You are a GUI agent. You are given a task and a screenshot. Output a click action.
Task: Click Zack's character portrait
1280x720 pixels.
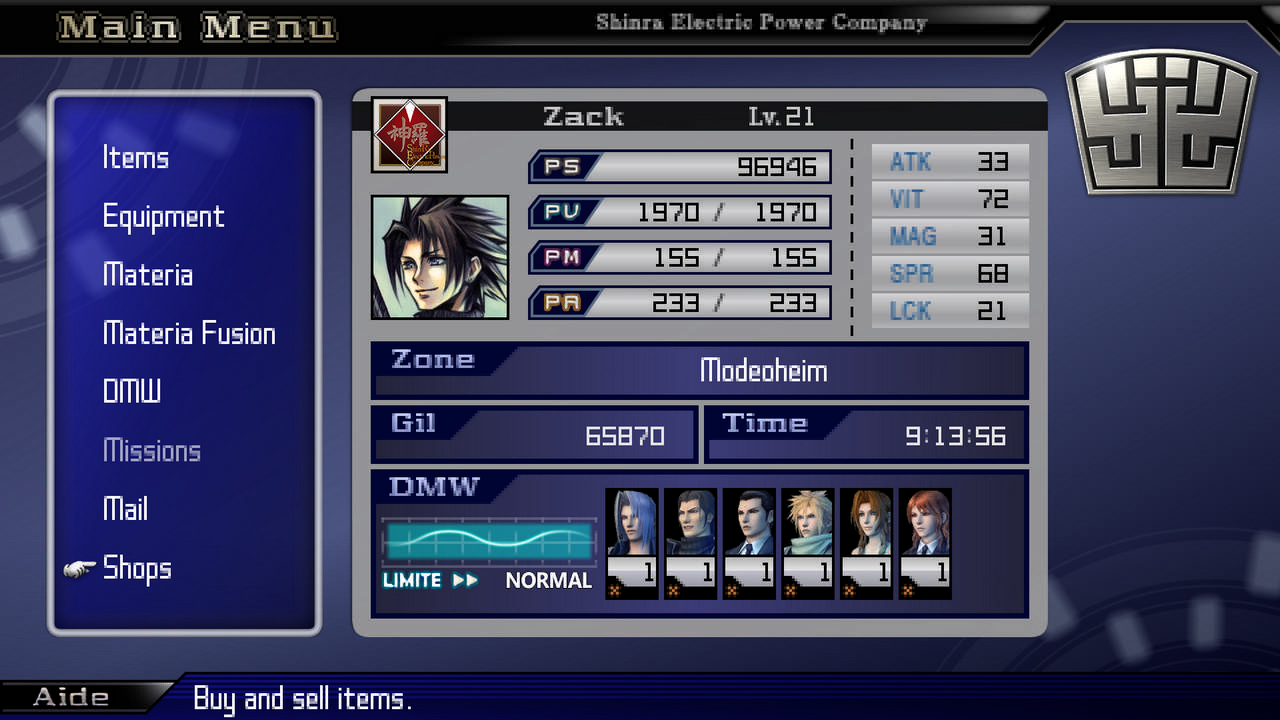pyautogui.click(x=440, y=257)
